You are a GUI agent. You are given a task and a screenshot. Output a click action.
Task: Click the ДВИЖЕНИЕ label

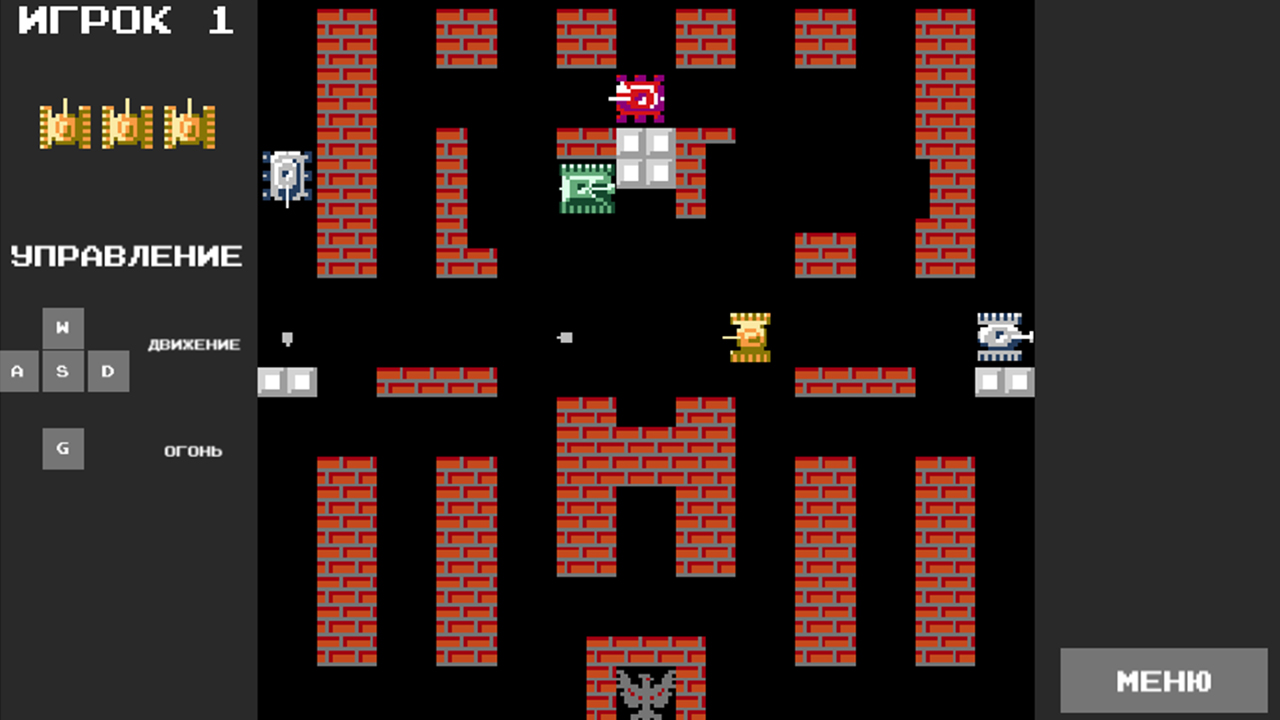[192, 344]
